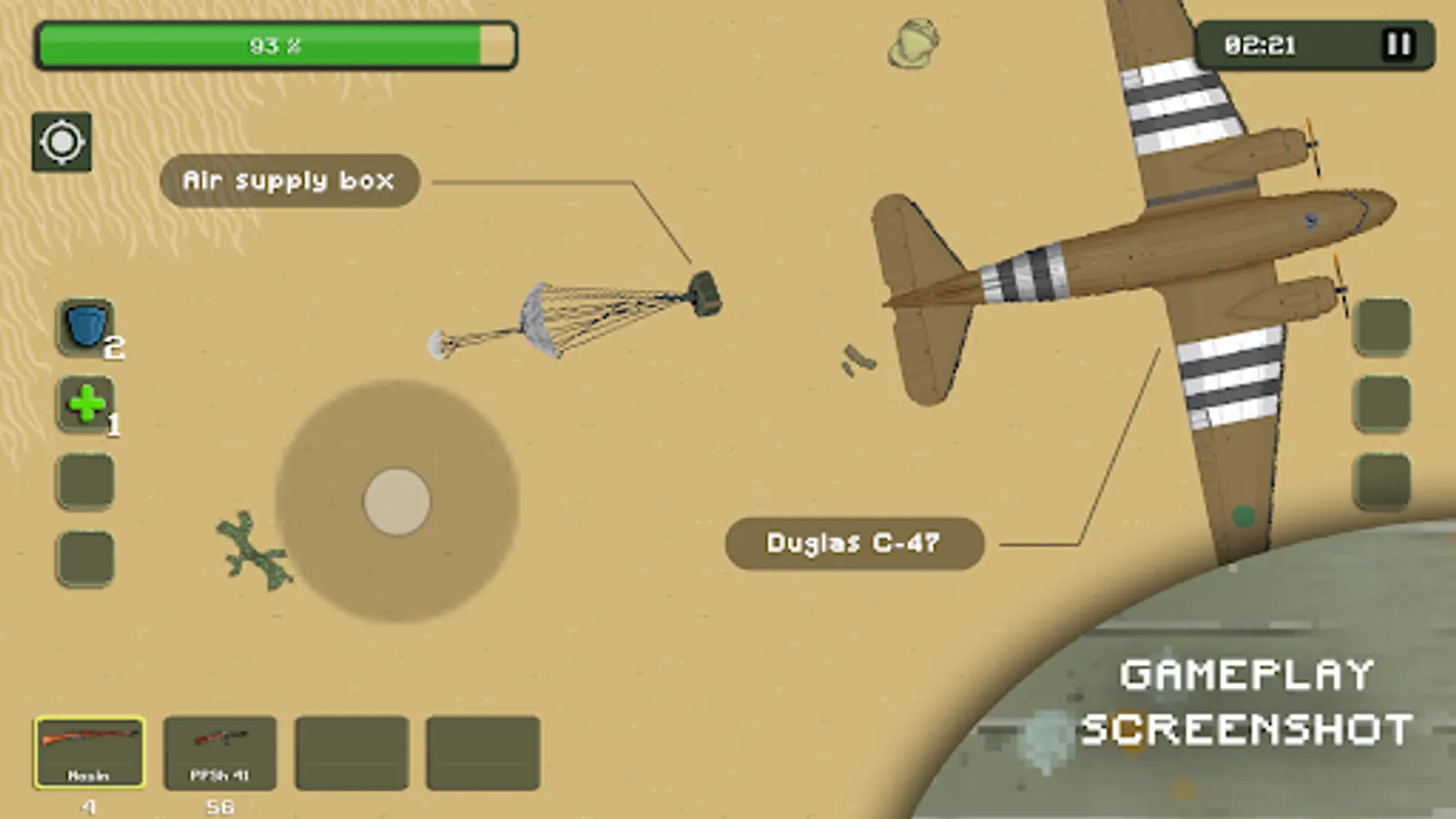1456x819 pixels.
Task: Use the blue armor vest item
Action: coord(86,328)
